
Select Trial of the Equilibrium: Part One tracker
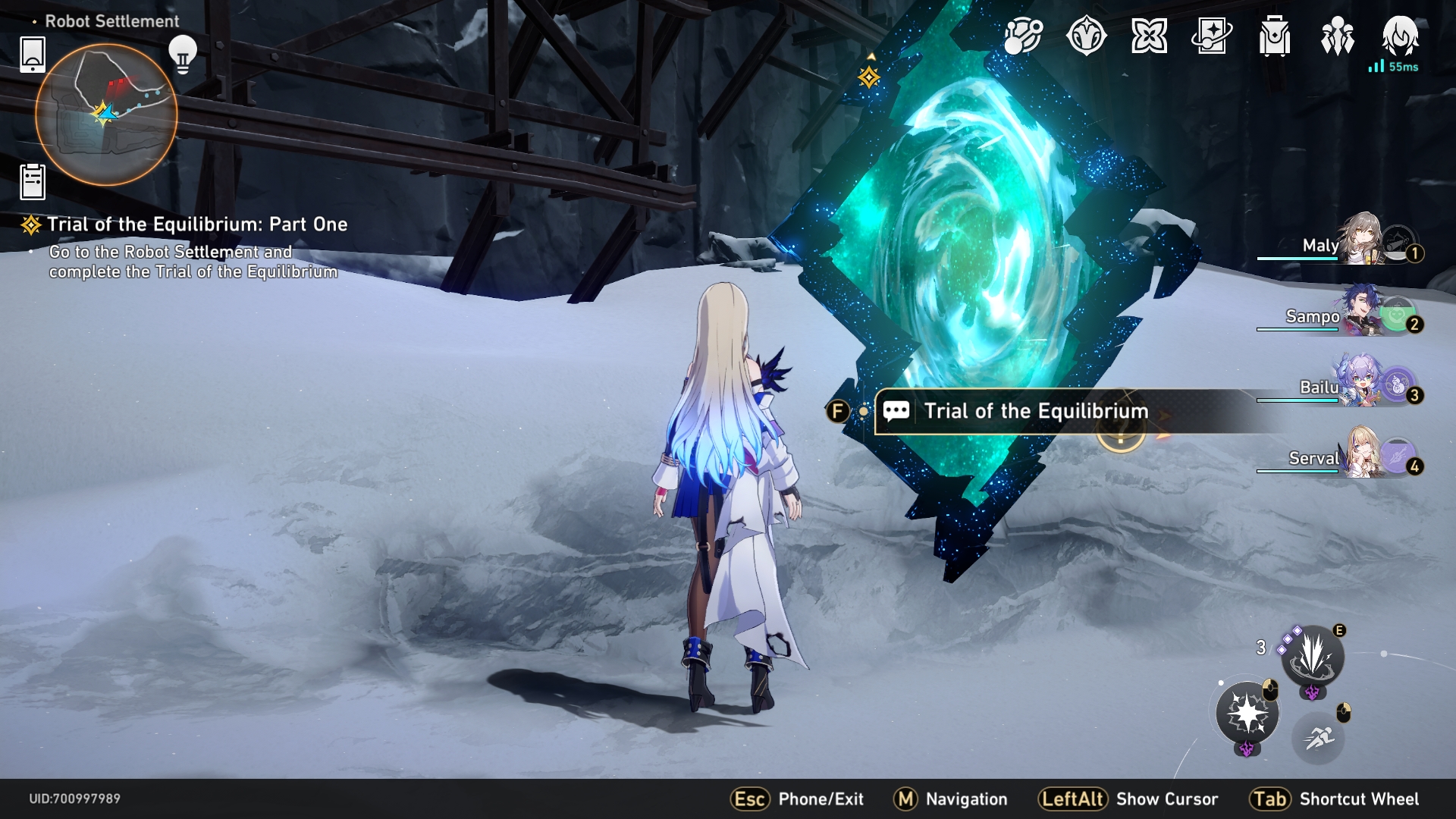pyautogui.click(x=196, y=224)
